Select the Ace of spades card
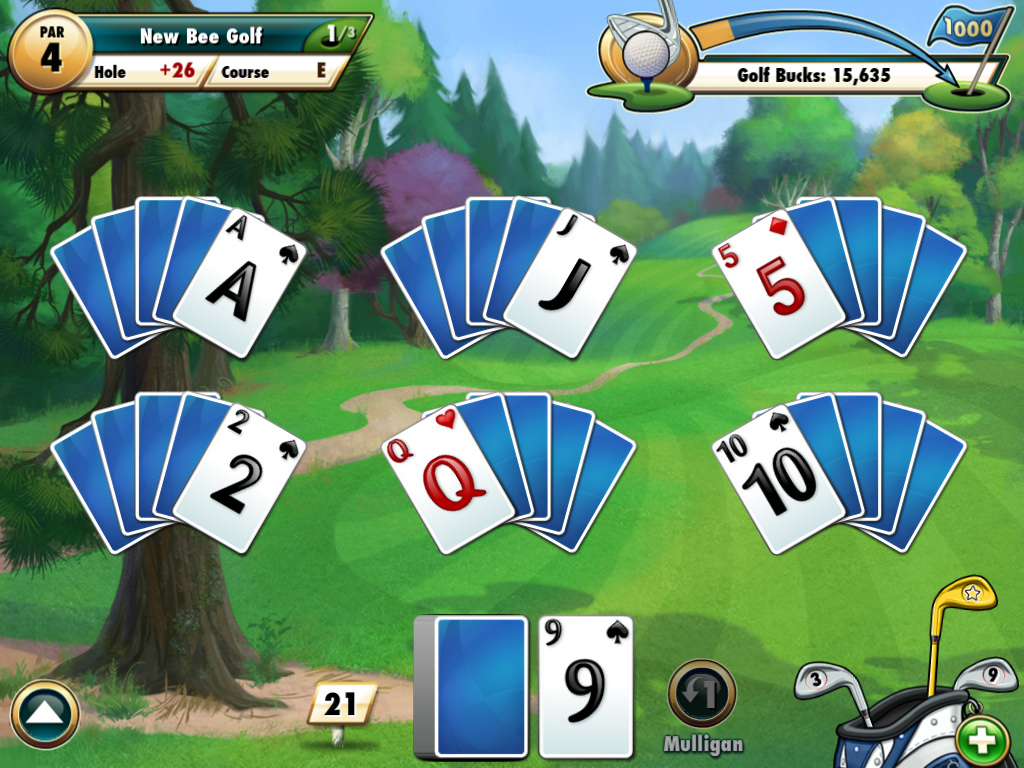The image size is (1024, 768). coord(238,284)
